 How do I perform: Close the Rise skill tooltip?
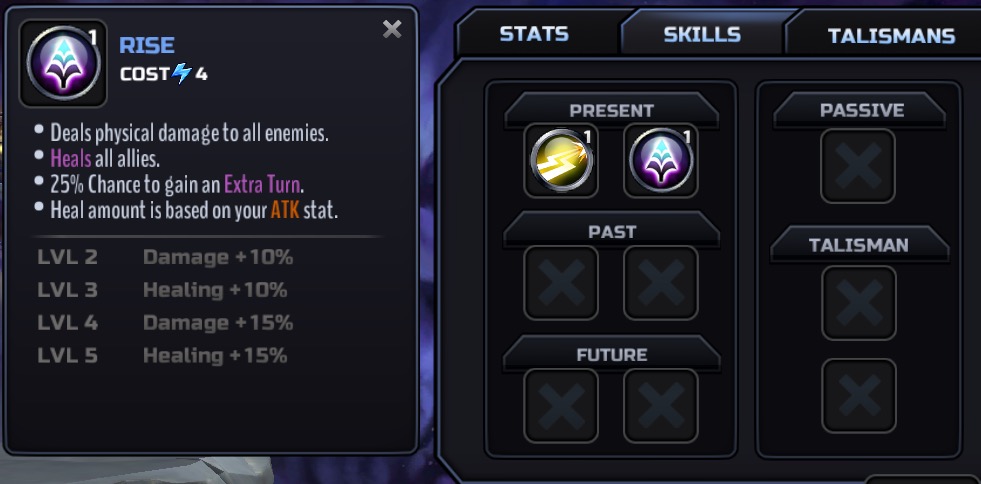pos(392,30)
